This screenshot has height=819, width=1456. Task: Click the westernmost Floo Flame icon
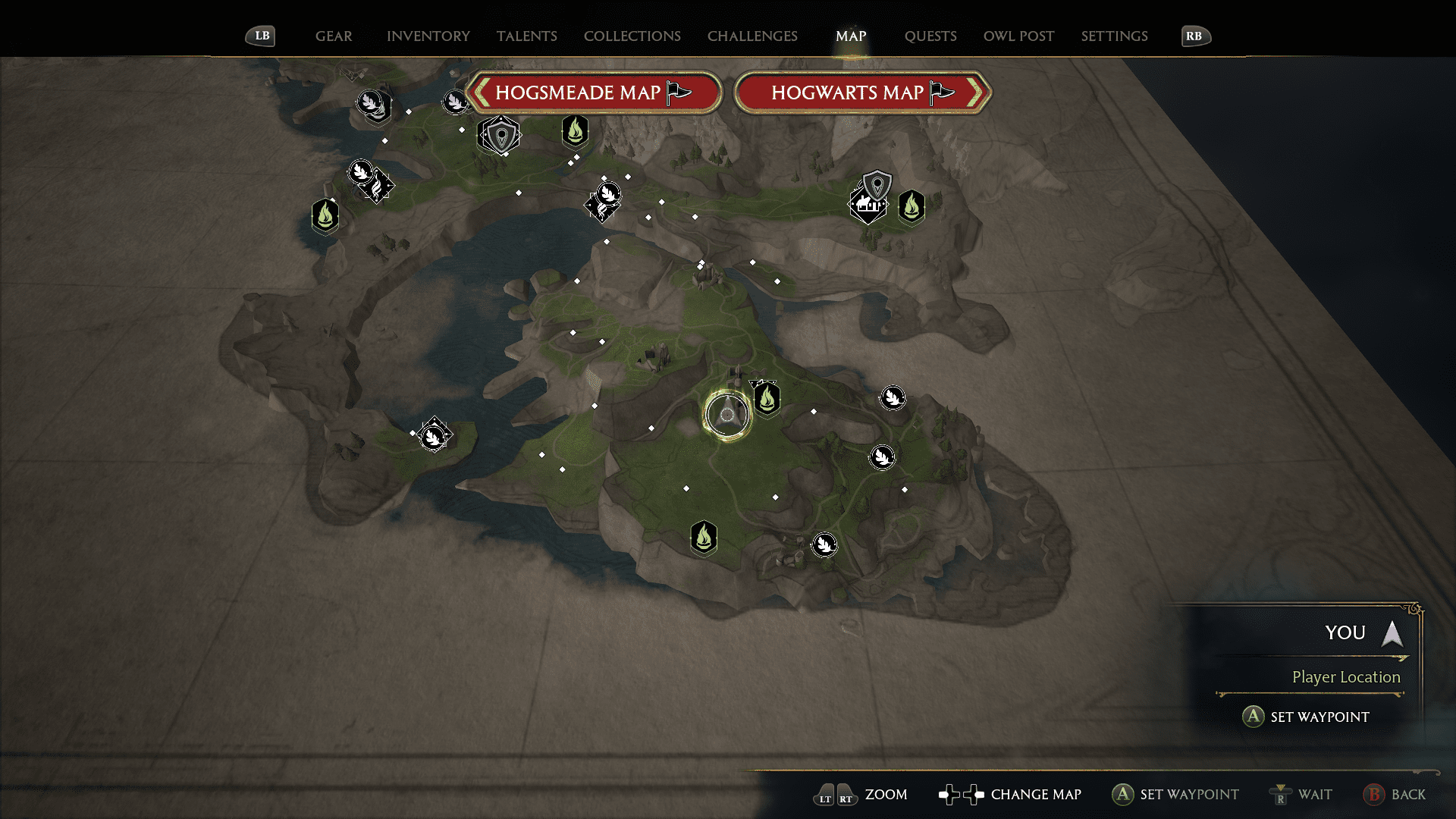pyautogui.click(x=325, y=215)
